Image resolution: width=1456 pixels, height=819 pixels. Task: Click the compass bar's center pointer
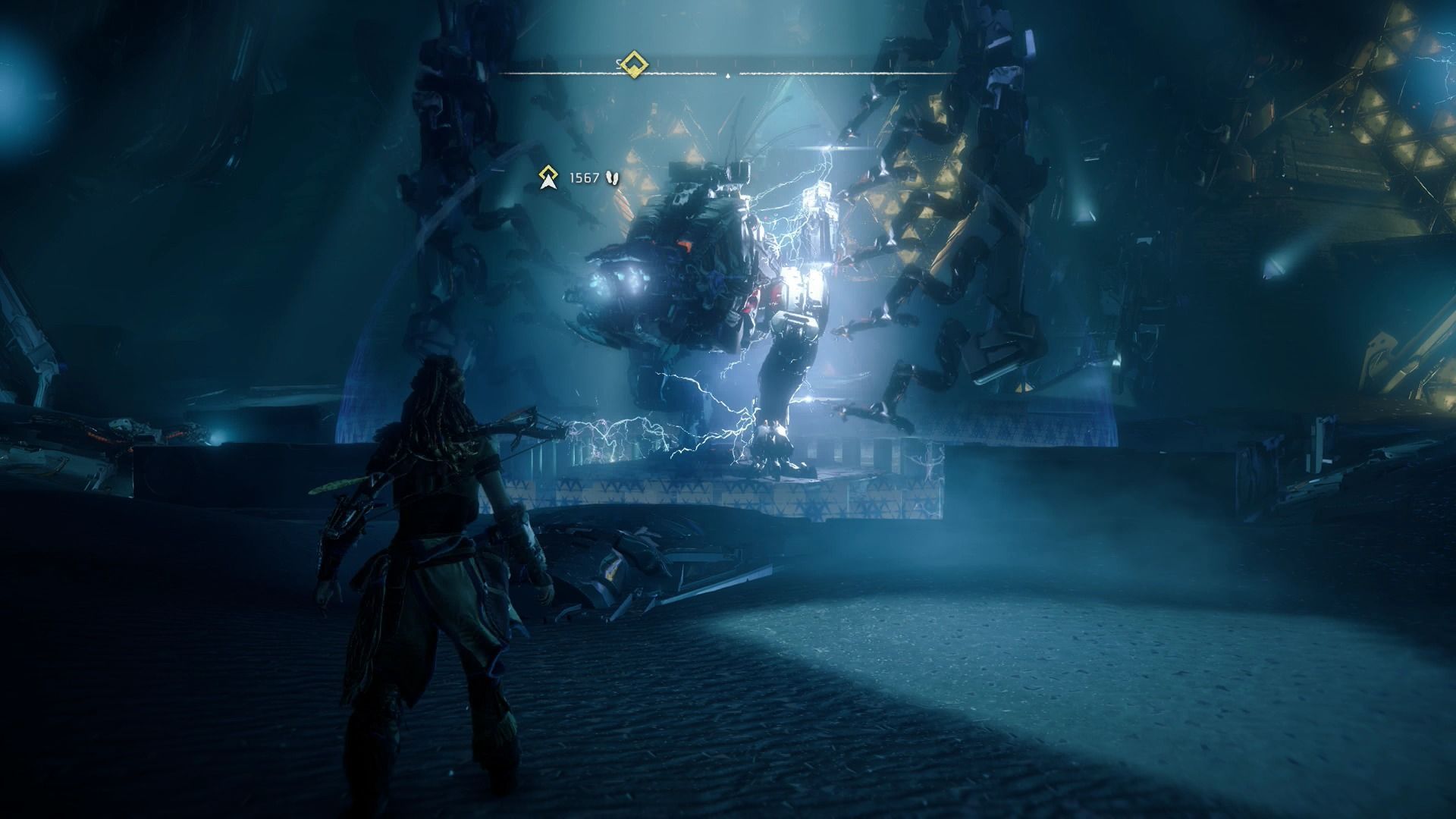point(728,76)
